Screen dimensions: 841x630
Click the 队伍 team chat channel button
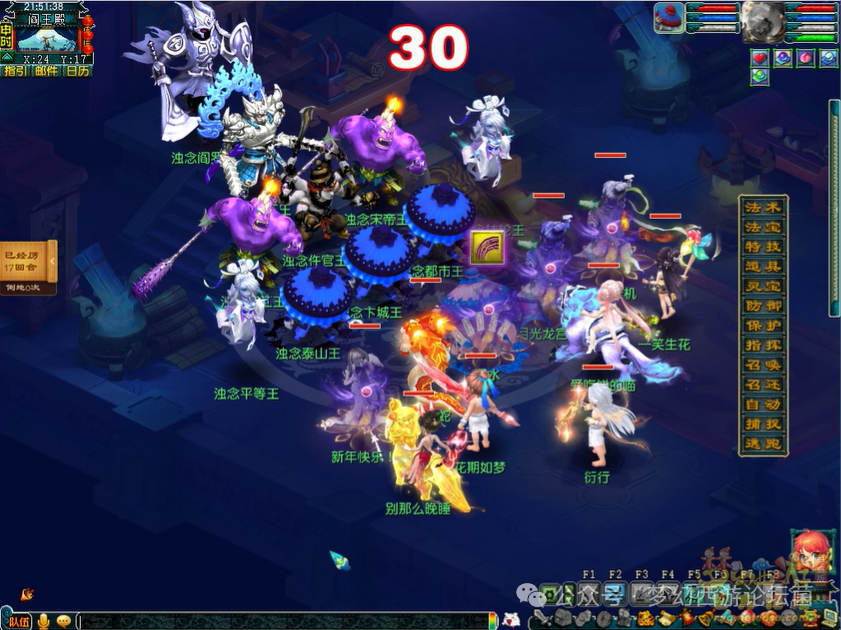18,621
